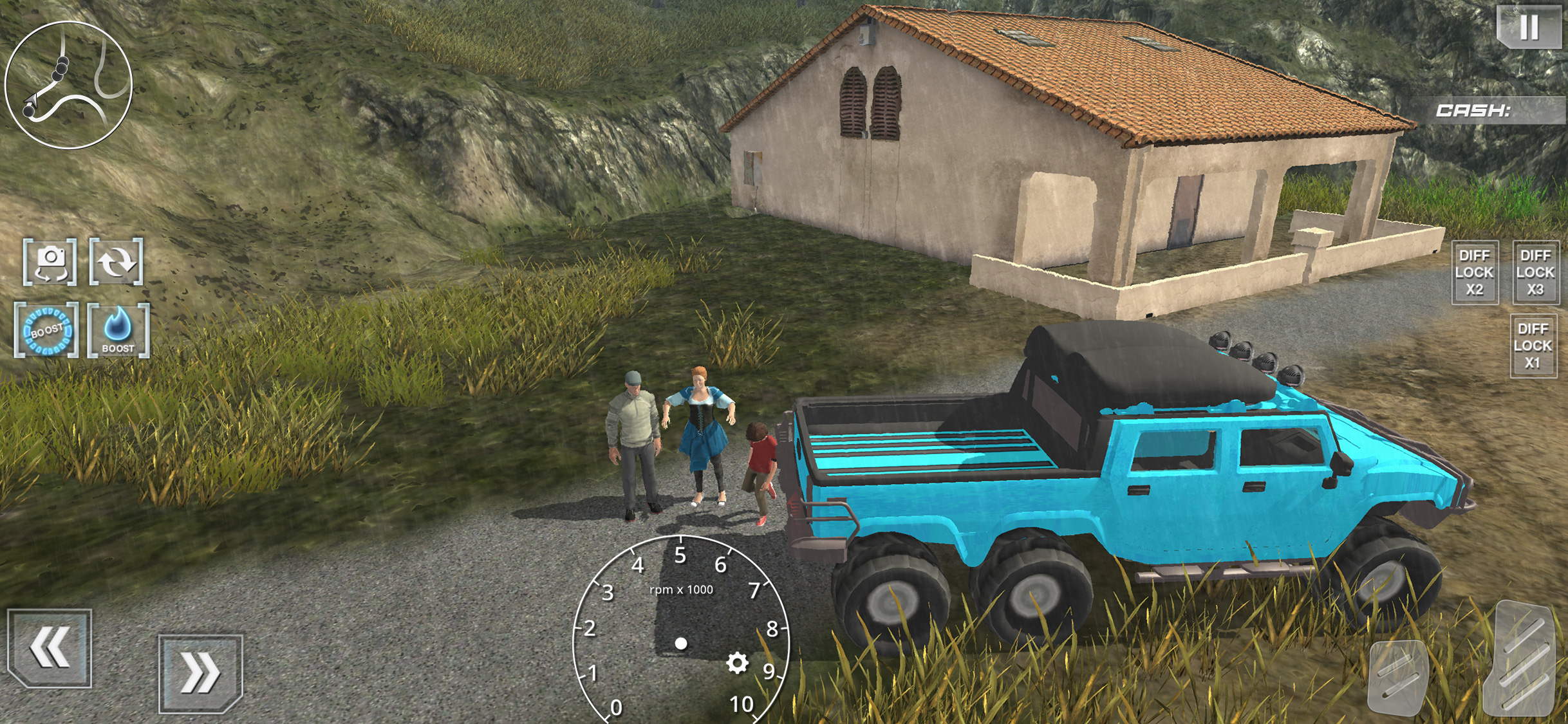Activate the blue flame BOOST button
1568x724 pixels.
118,331
